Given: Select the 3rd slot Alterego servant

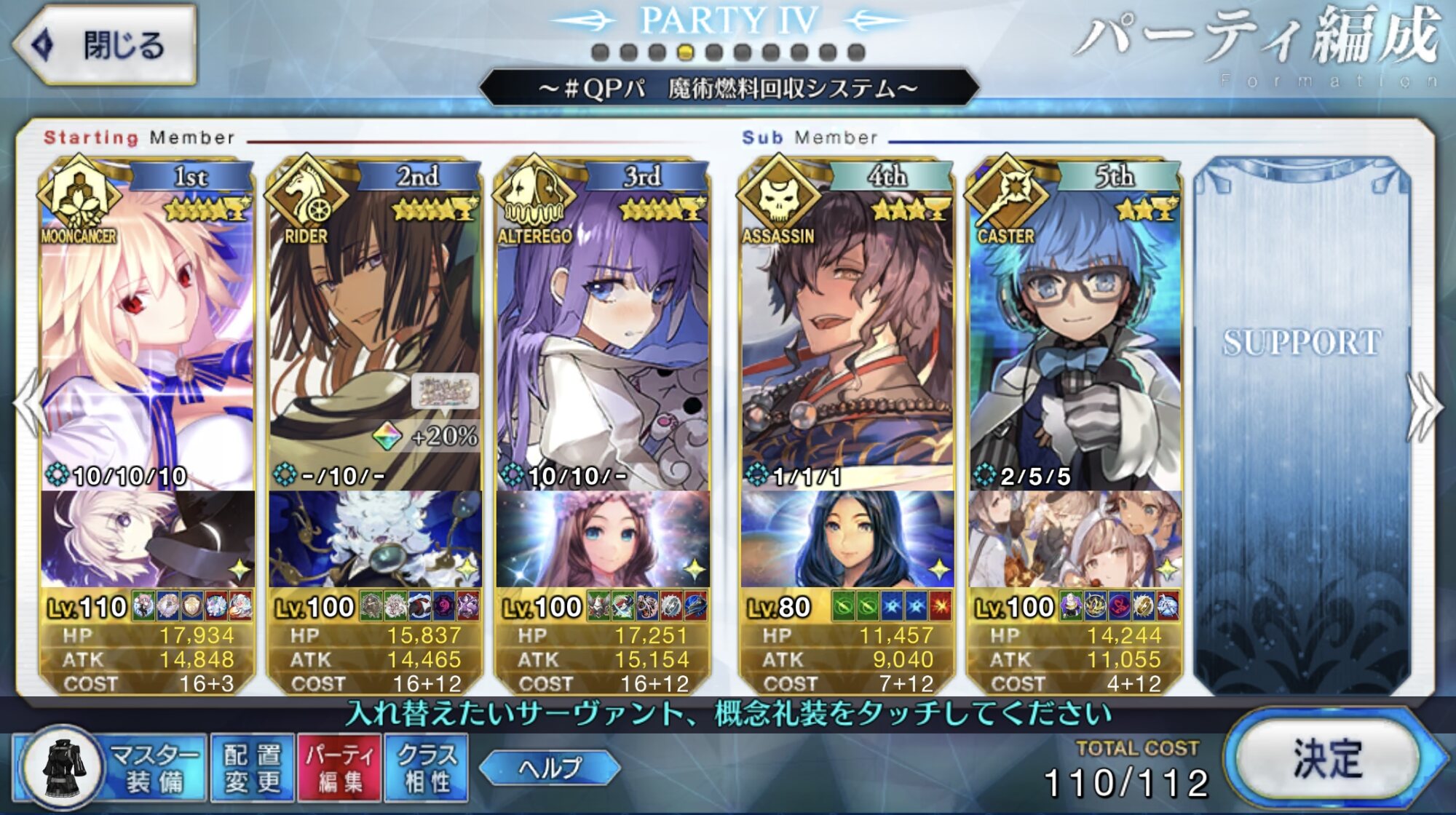Looking at the screenshot, I should pyautogui.click(x=603, y=327).
